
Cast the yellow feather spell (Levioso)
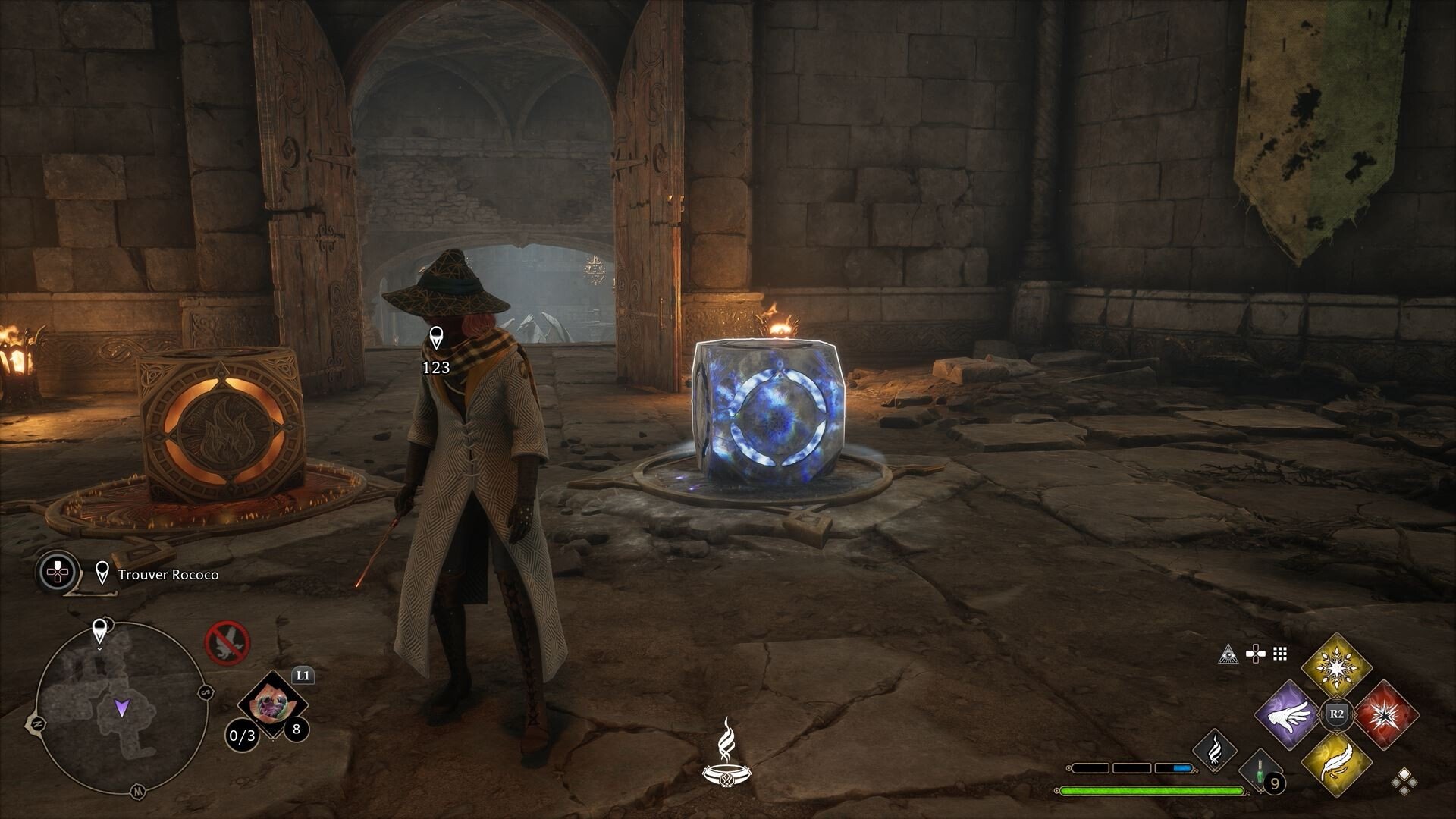tap(1336, 764)
